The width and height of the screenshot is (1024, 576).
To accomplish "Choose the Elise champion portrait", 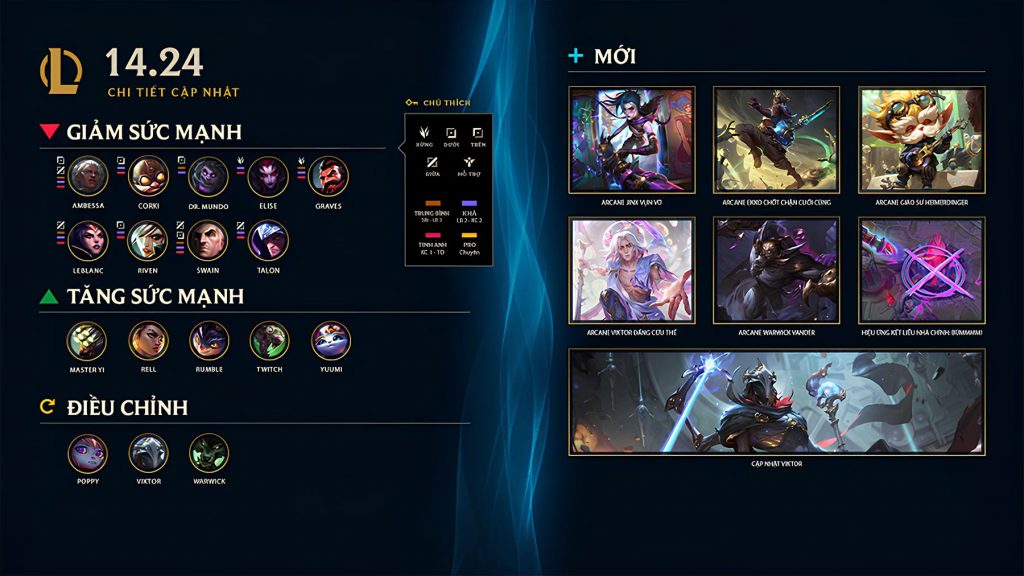I will tap(268, 177).
